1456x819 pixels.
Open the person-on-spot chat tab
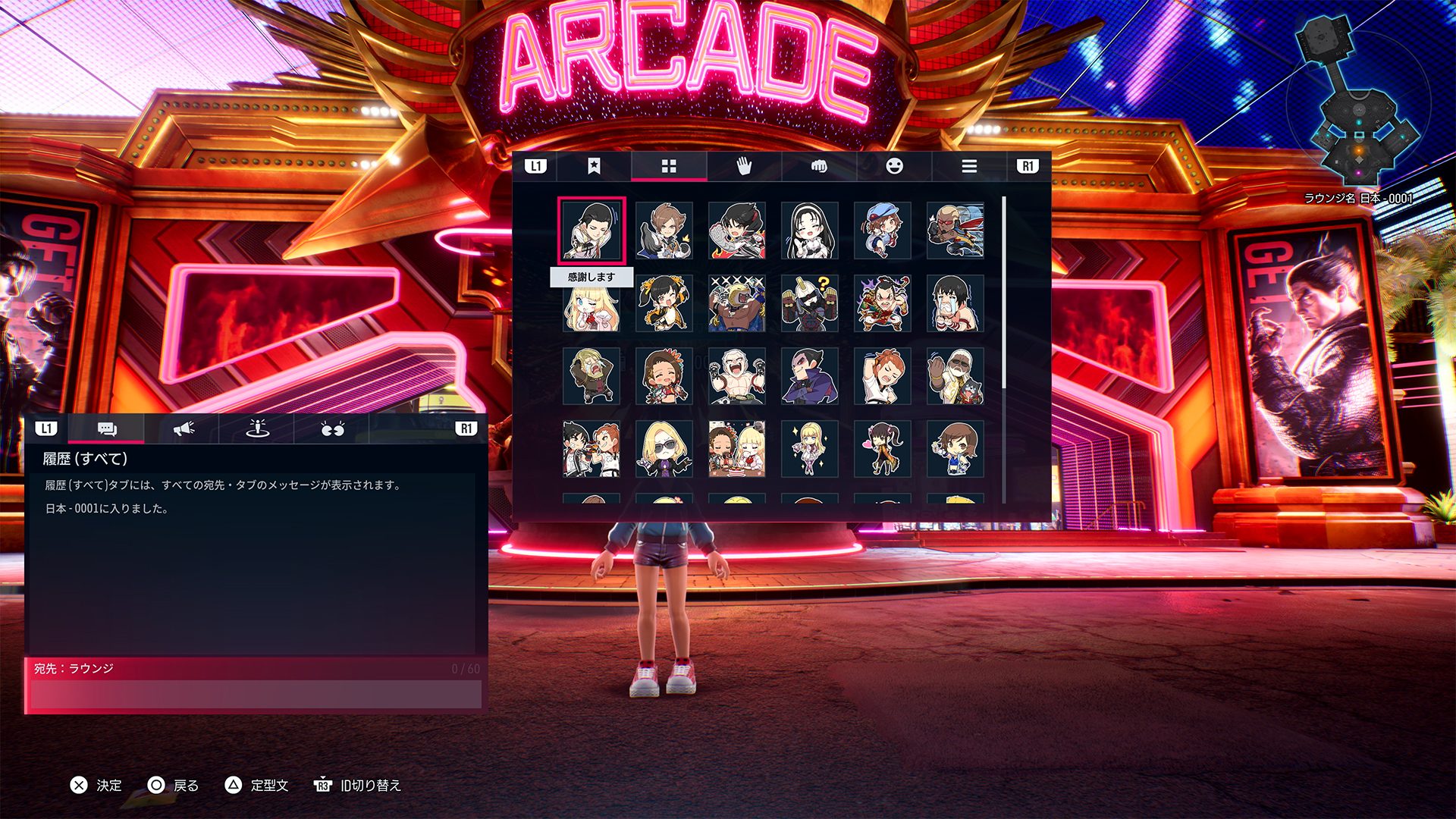(258, 429)
